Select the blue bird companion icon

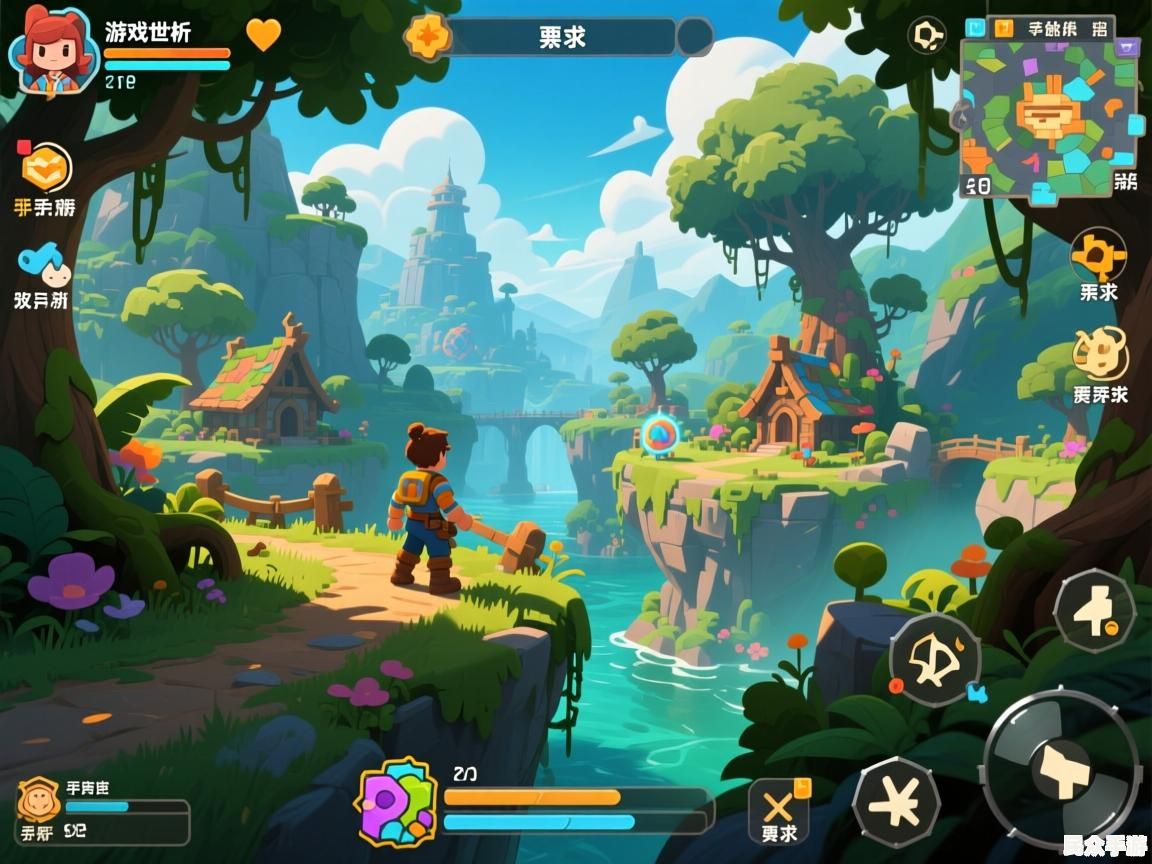tap(44, 264)
